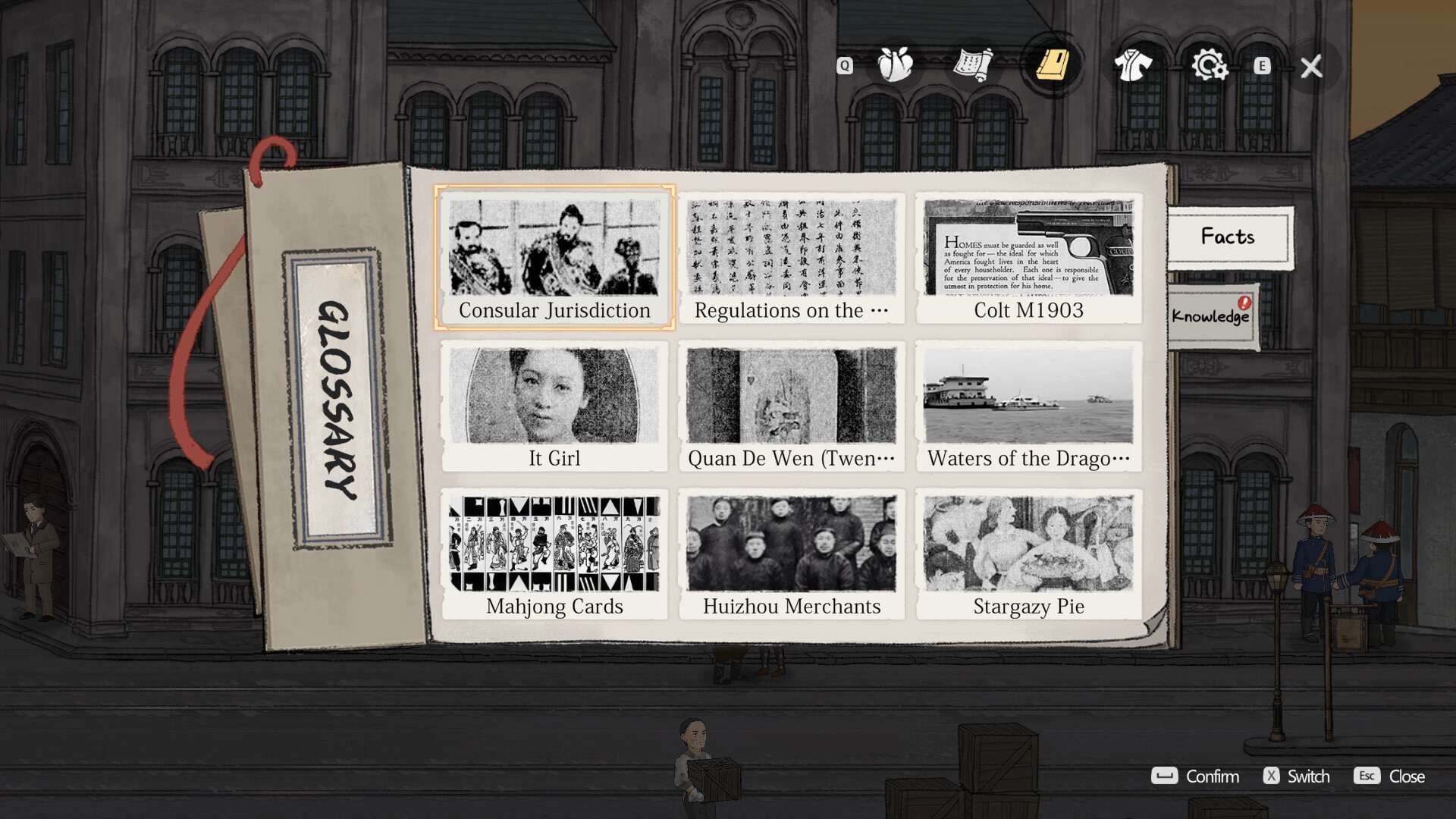This screenshot has width=1456, height=819.
Task: Open the It Girl entry
Action: (554, 406)
